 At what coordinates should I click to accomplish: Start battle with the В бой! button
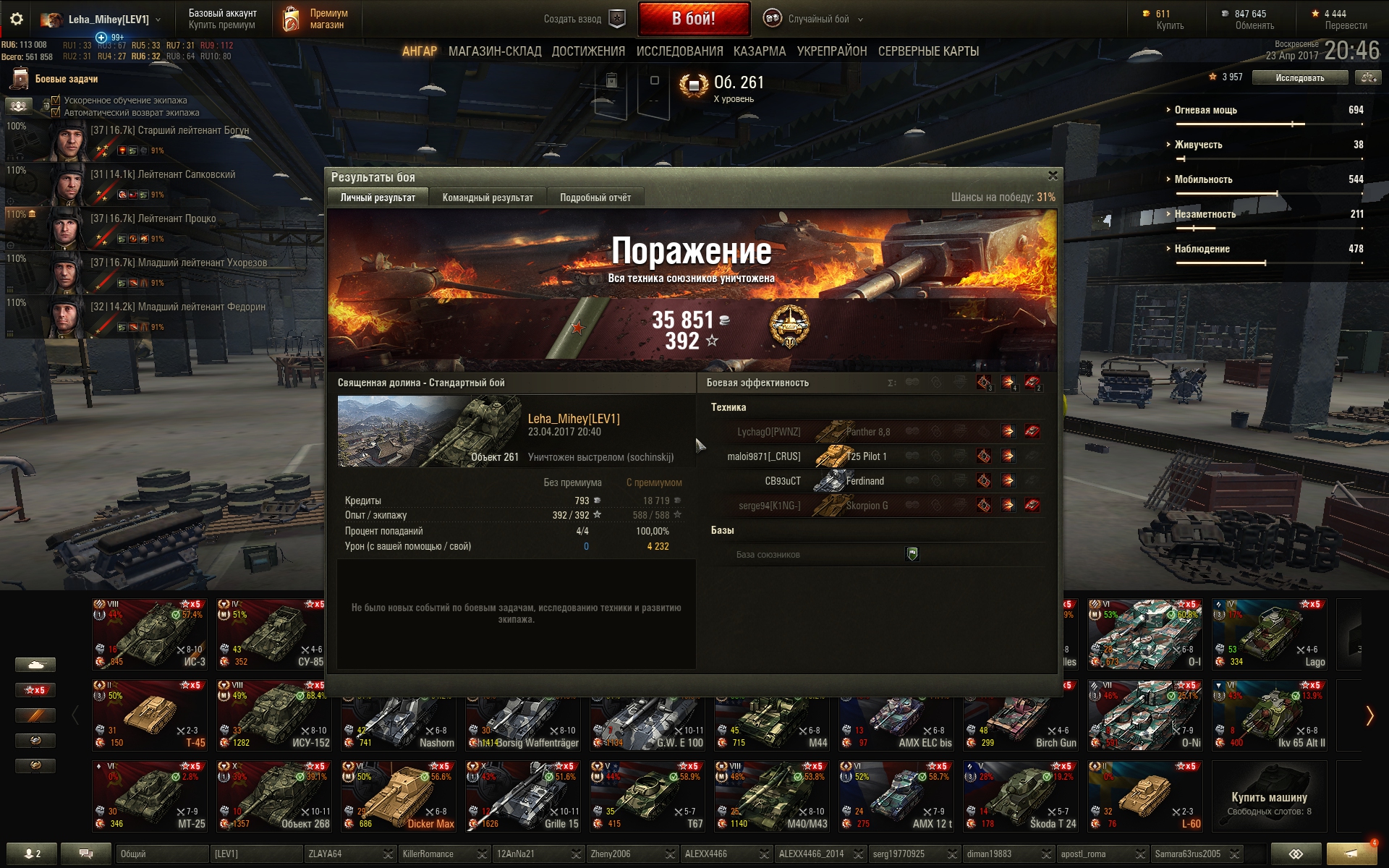point(693,20)
